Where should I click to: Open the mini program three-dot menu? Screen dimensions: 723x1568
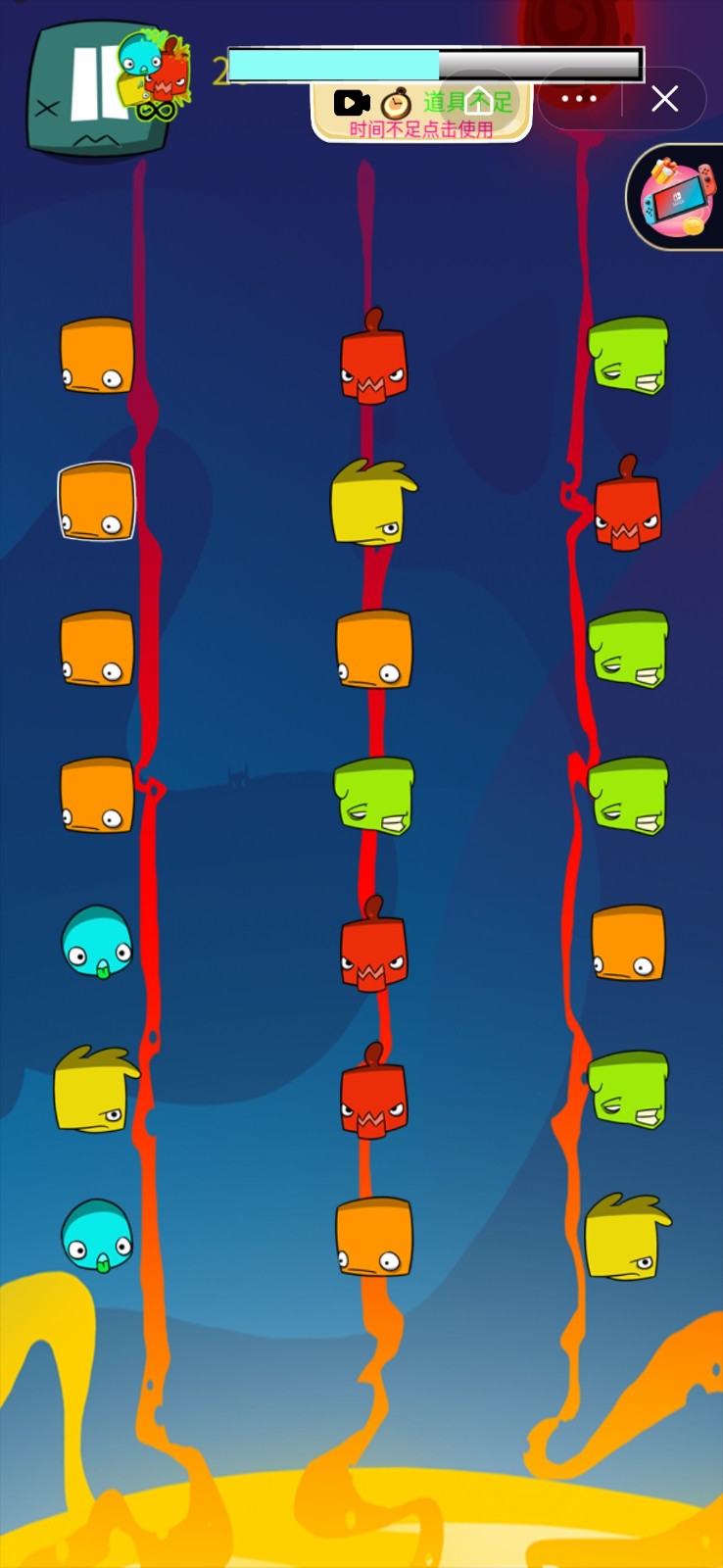[x=579, y=99]
